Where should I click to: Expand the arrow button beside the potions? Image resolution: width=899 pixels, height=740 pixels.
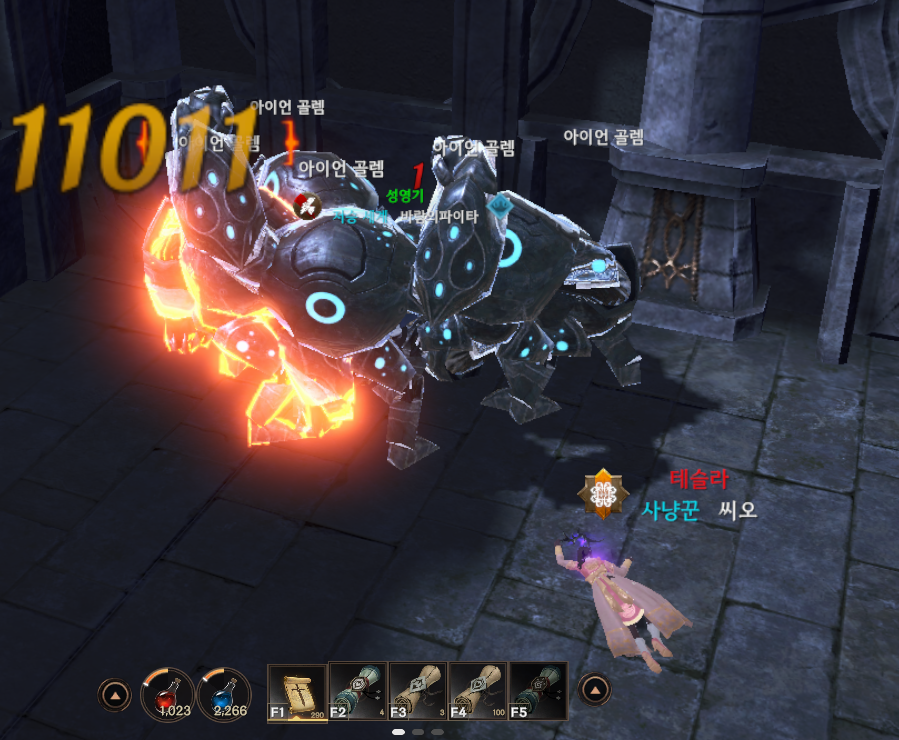[114, 692]
